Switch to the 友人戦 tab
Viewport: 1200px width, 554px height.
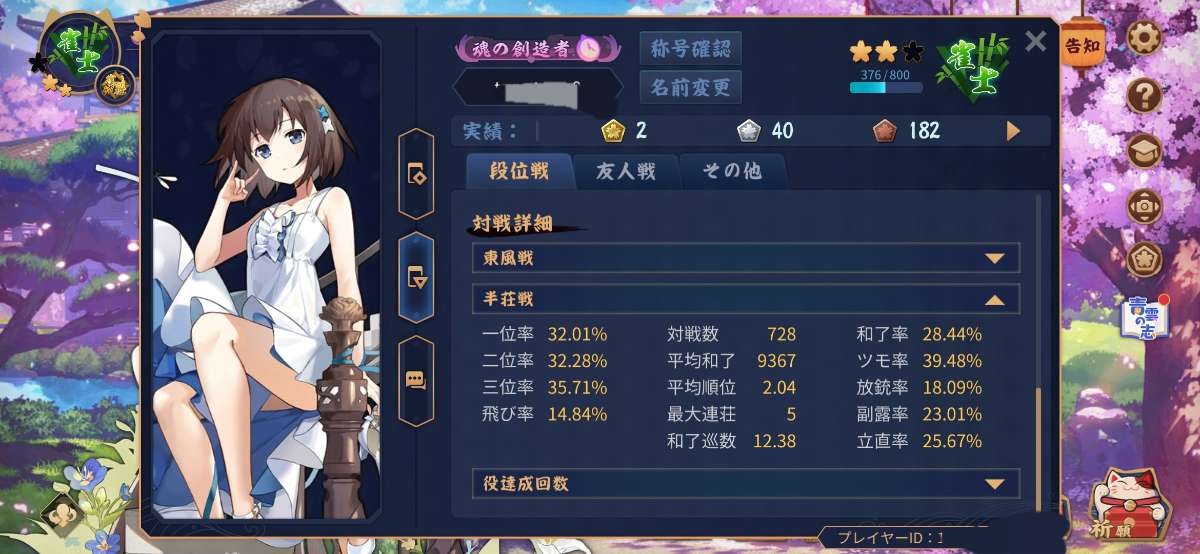[x=626, y=171]
